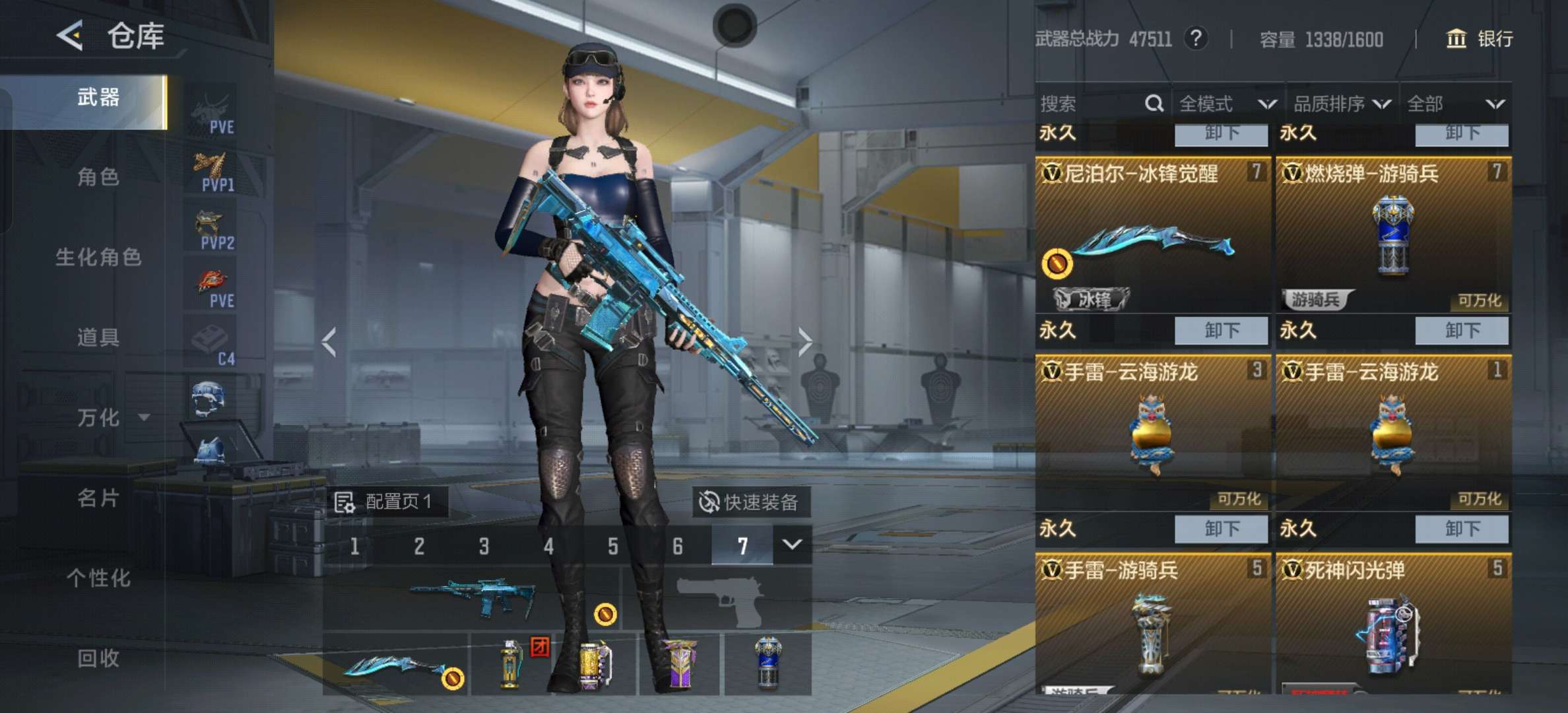Choose the 死神闪光弹 item card
This screenshot has width=1568, height=713.
(x=1393, y=624)
